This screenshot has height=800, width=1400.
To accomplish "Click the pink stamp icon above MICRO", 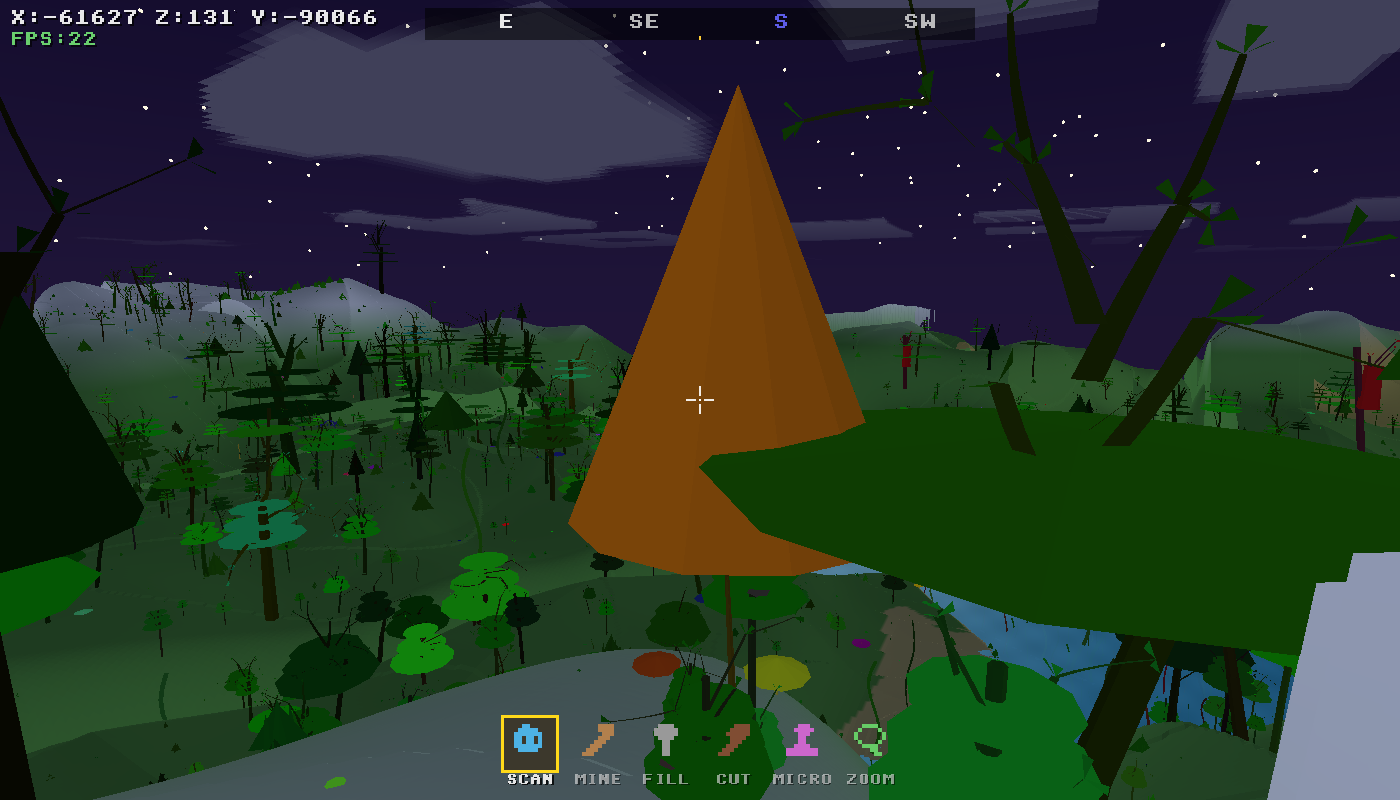I will tap(803, 741).
